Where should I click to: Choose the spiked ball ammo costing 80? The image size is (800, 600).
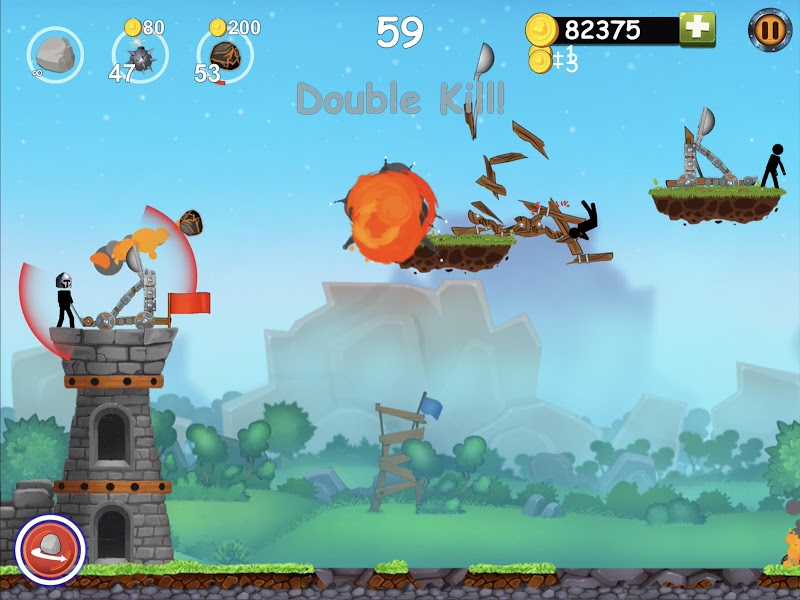pos(140,57)
